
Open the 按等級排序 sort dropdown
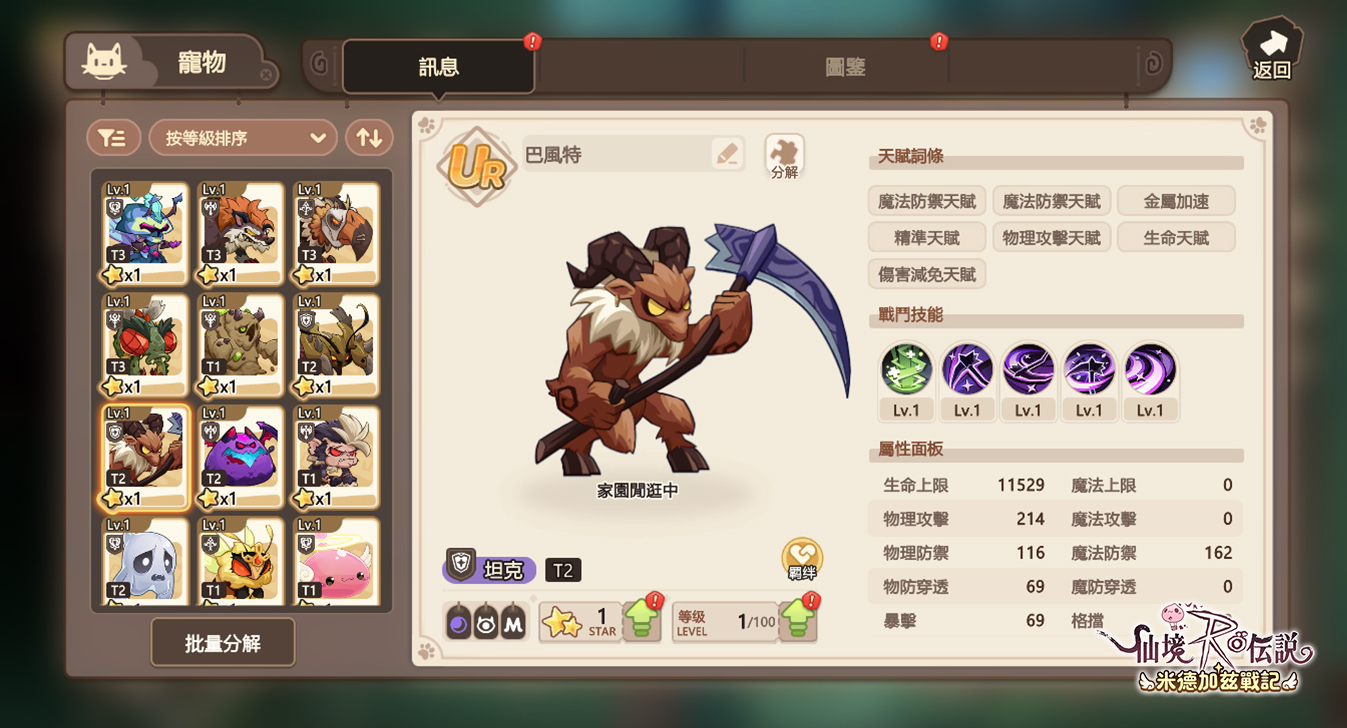click(242, 137)
